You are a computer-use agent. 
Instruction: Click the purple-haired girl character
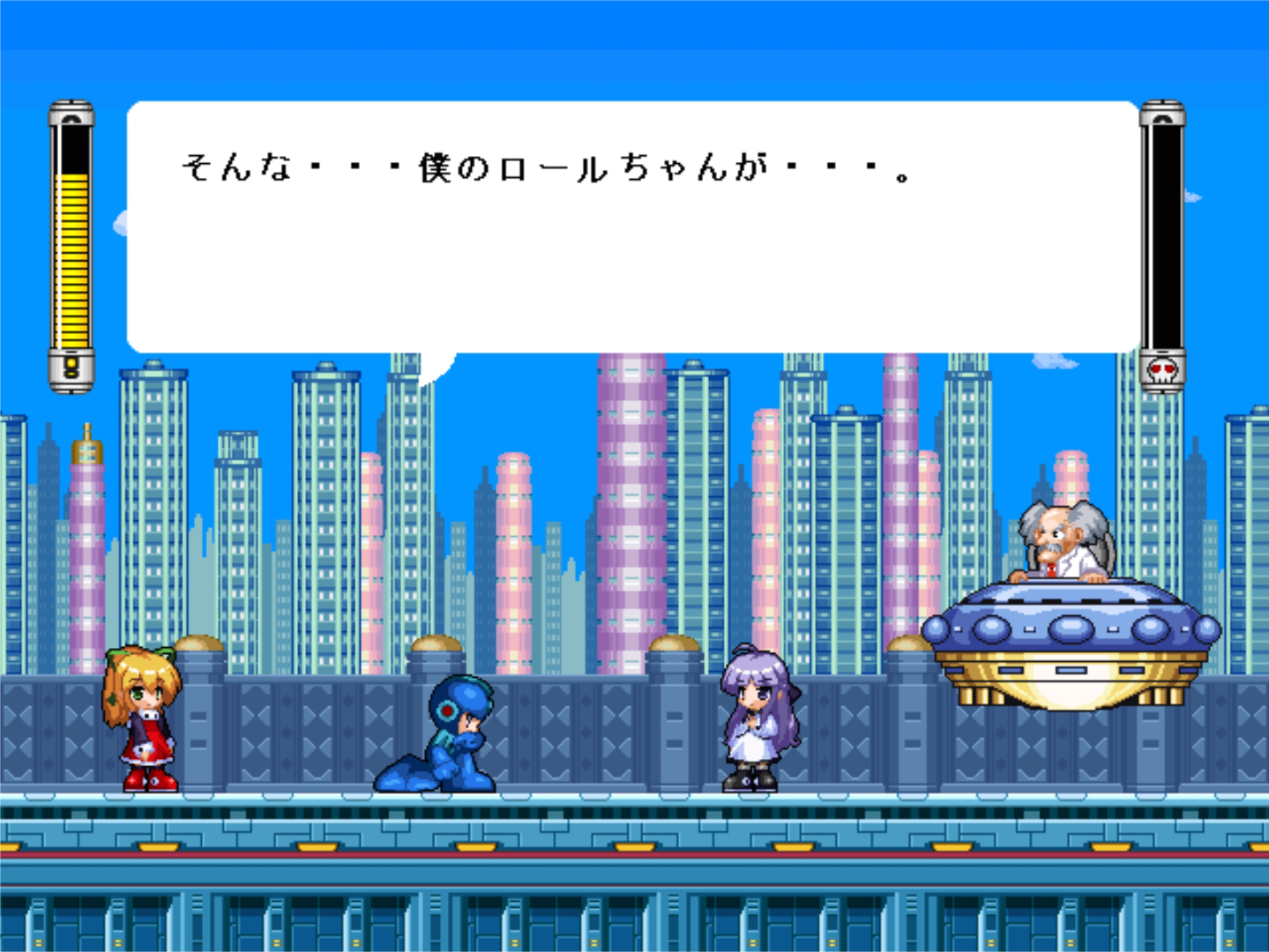click(x=754, y=723)
